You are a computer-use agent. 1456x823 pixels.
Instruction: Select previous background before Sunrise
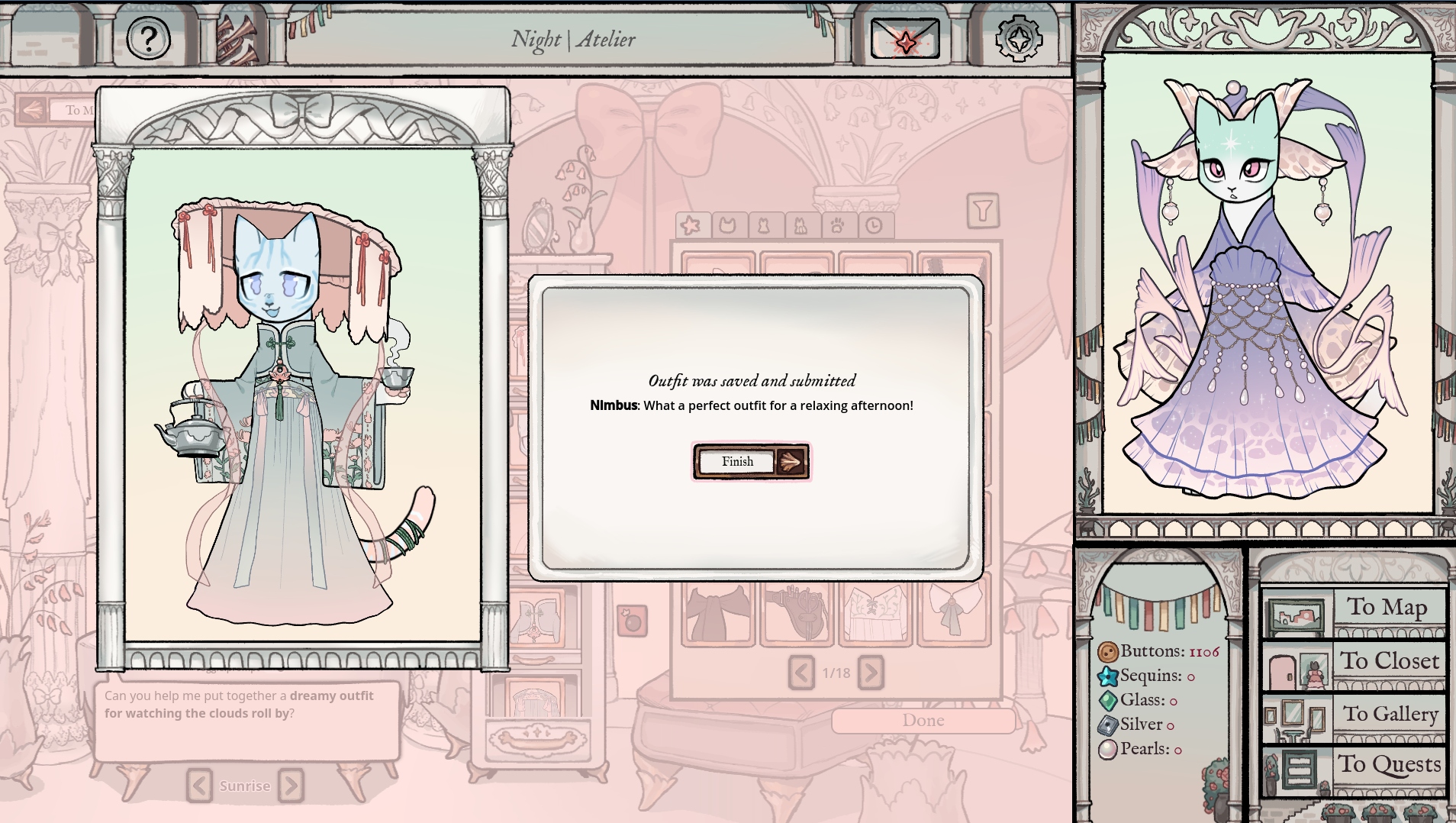(x=199, y=786)
